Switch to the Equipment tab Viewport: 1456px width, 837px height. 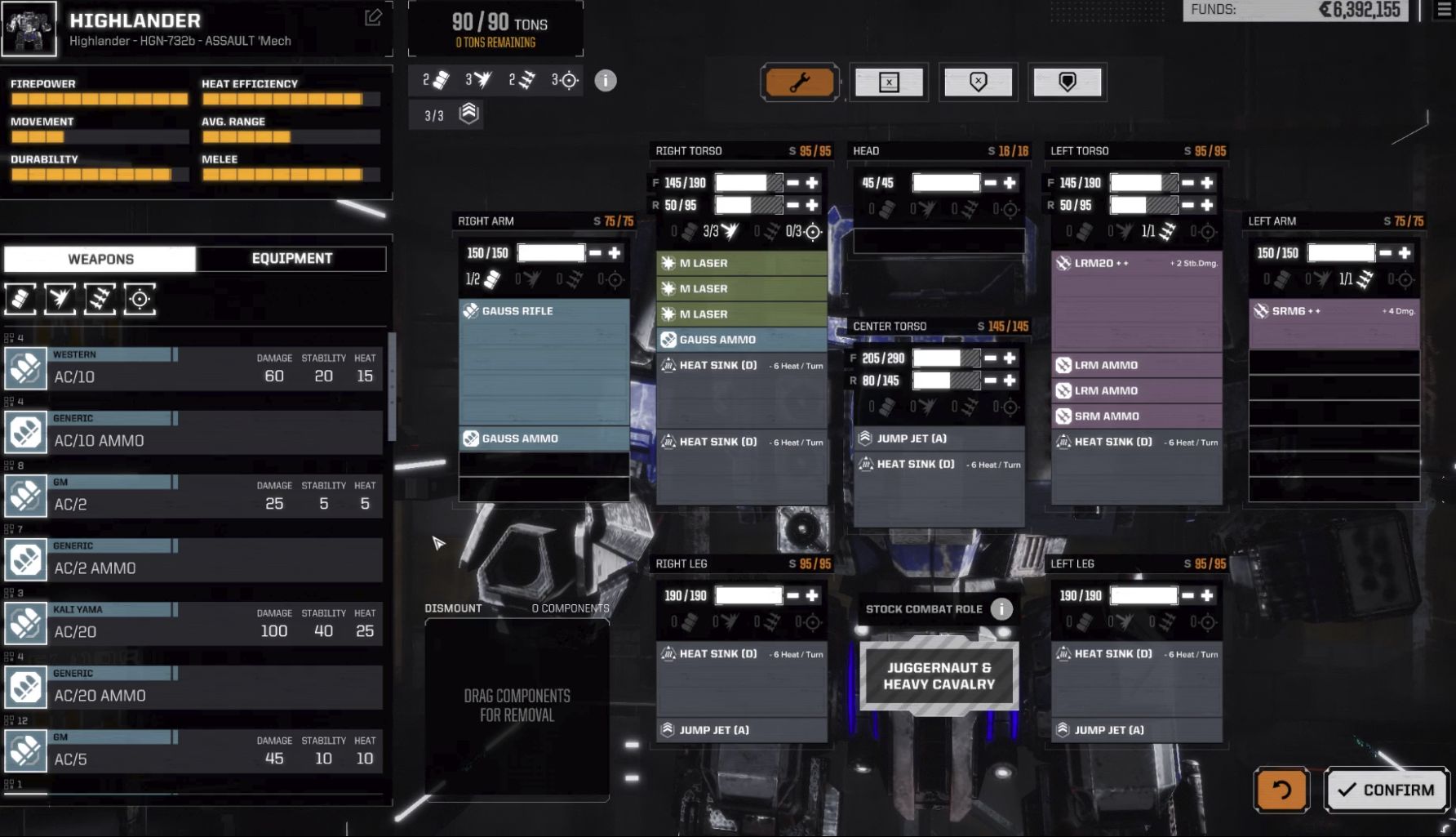[x=291, y=258]
